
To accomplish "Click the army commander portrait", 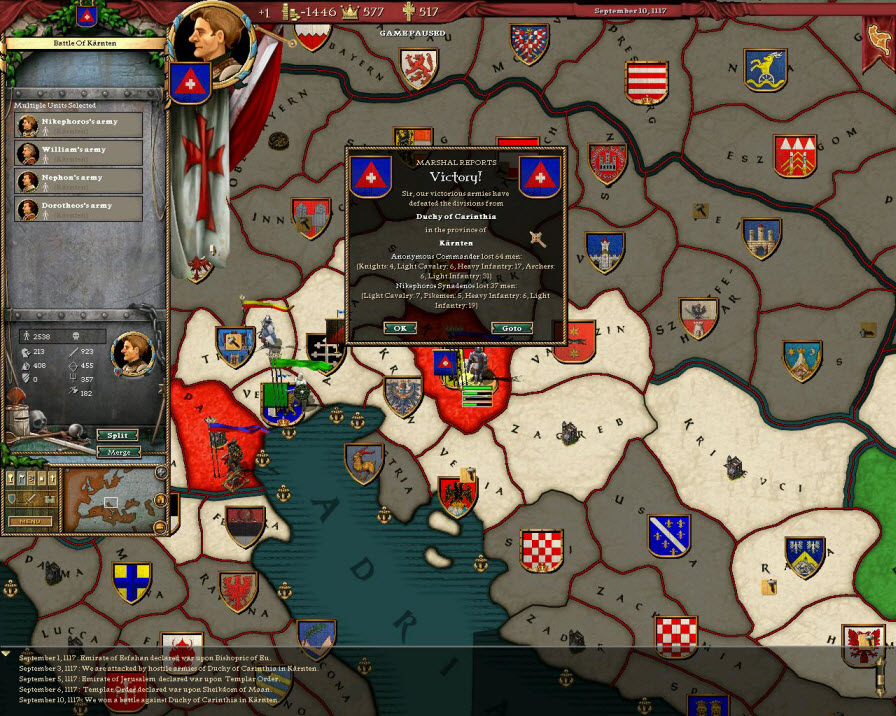I will tap(131, 350).
